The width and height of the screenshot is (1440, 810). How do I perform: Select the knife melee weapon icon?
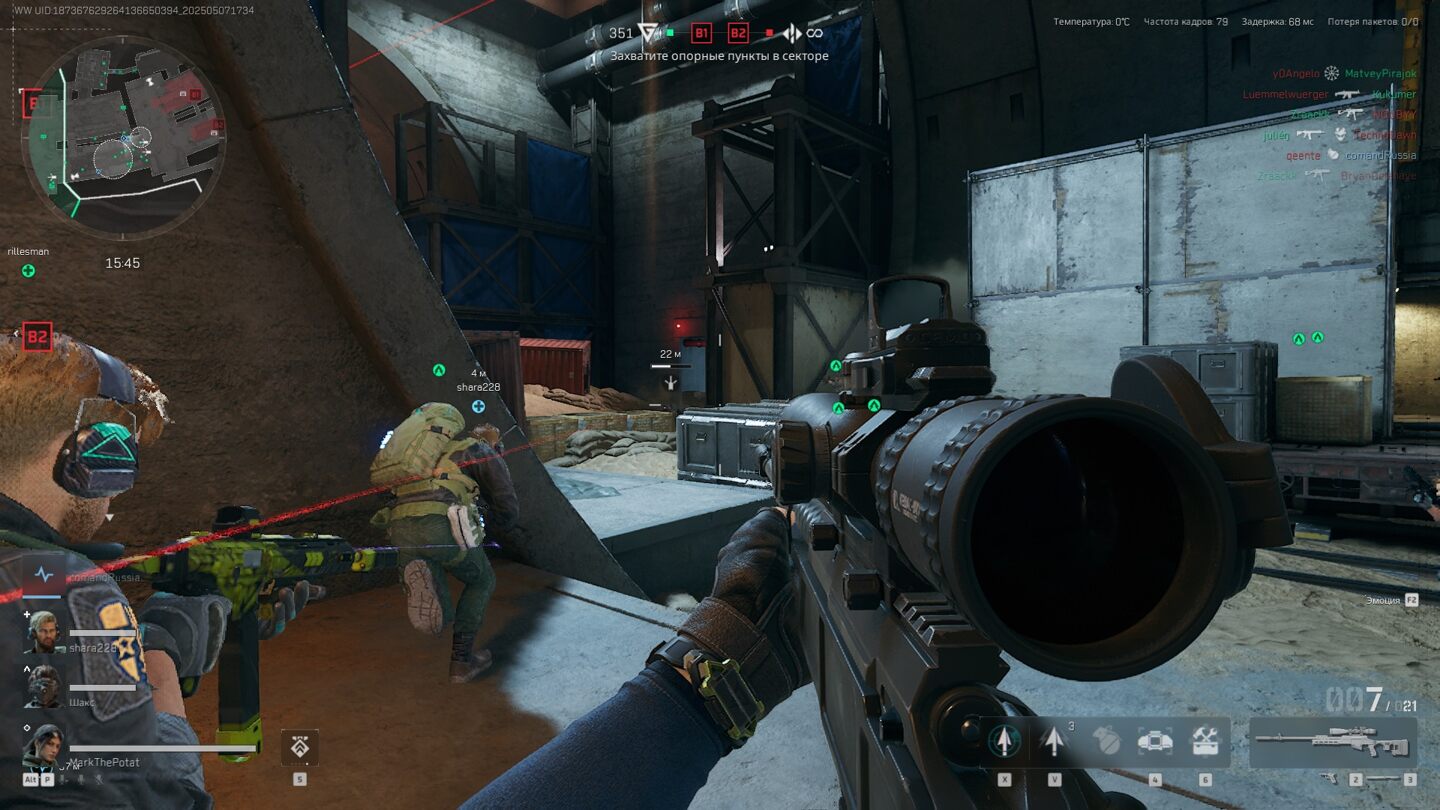click(x=1383, y=777)
